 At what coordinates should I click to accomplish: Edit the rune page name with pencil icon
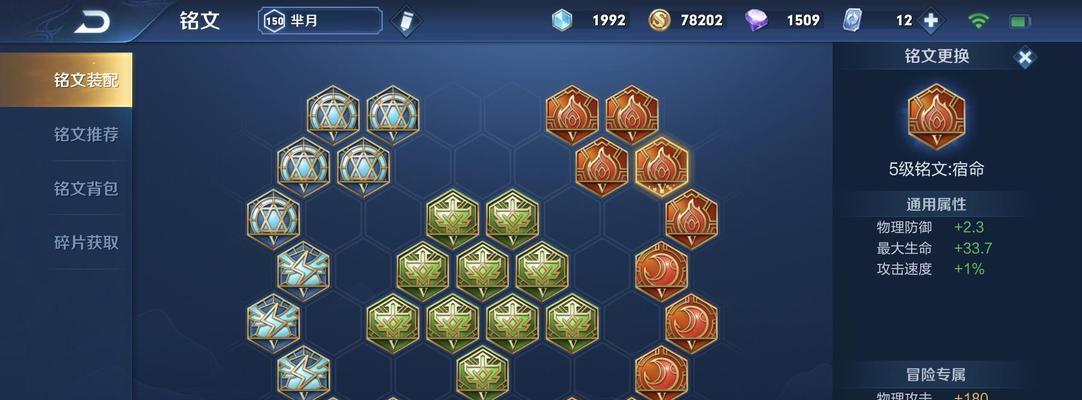(404, 21)
